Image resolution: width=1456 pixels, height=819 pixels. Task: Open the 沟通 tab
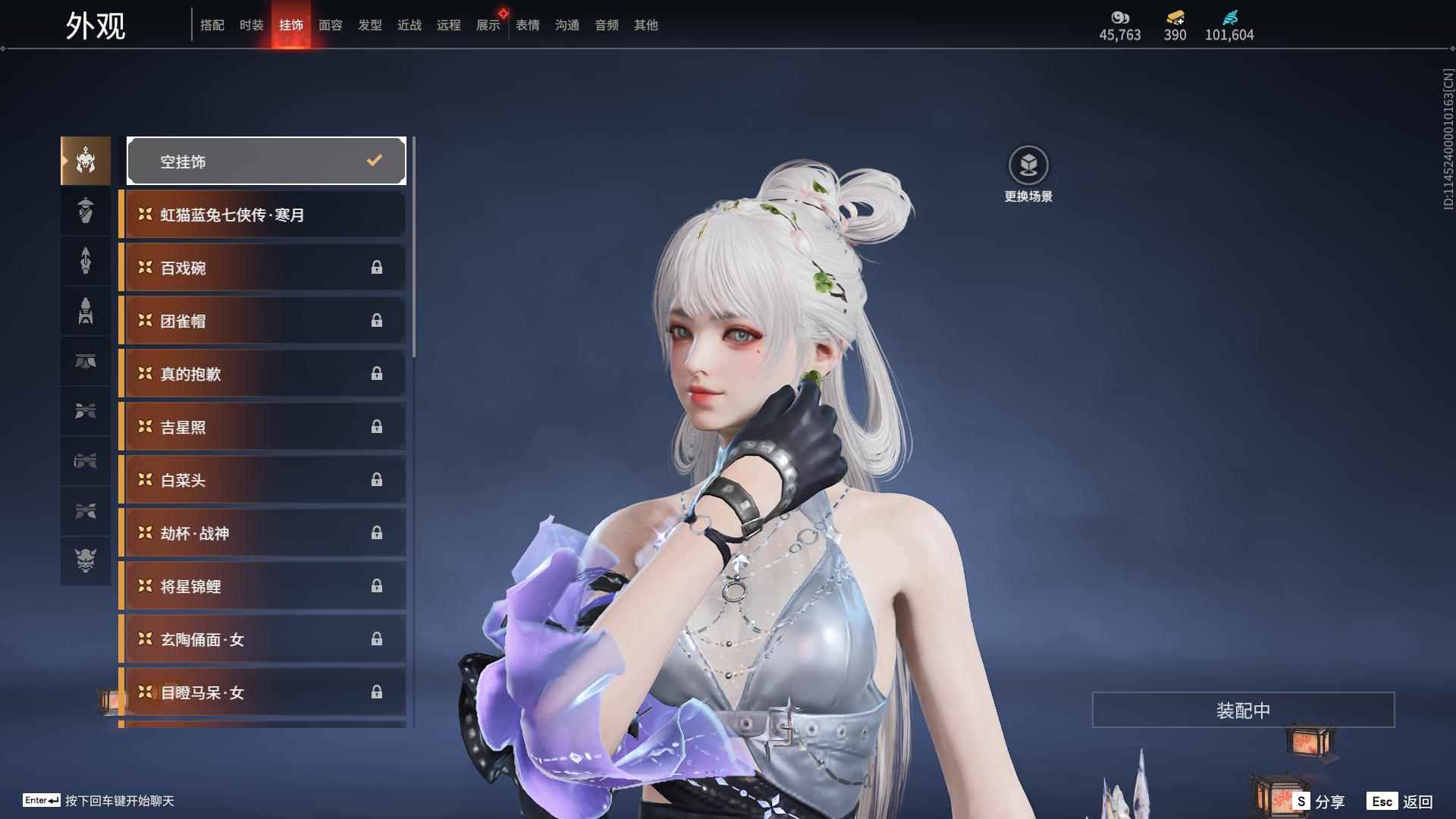point(567,25)
